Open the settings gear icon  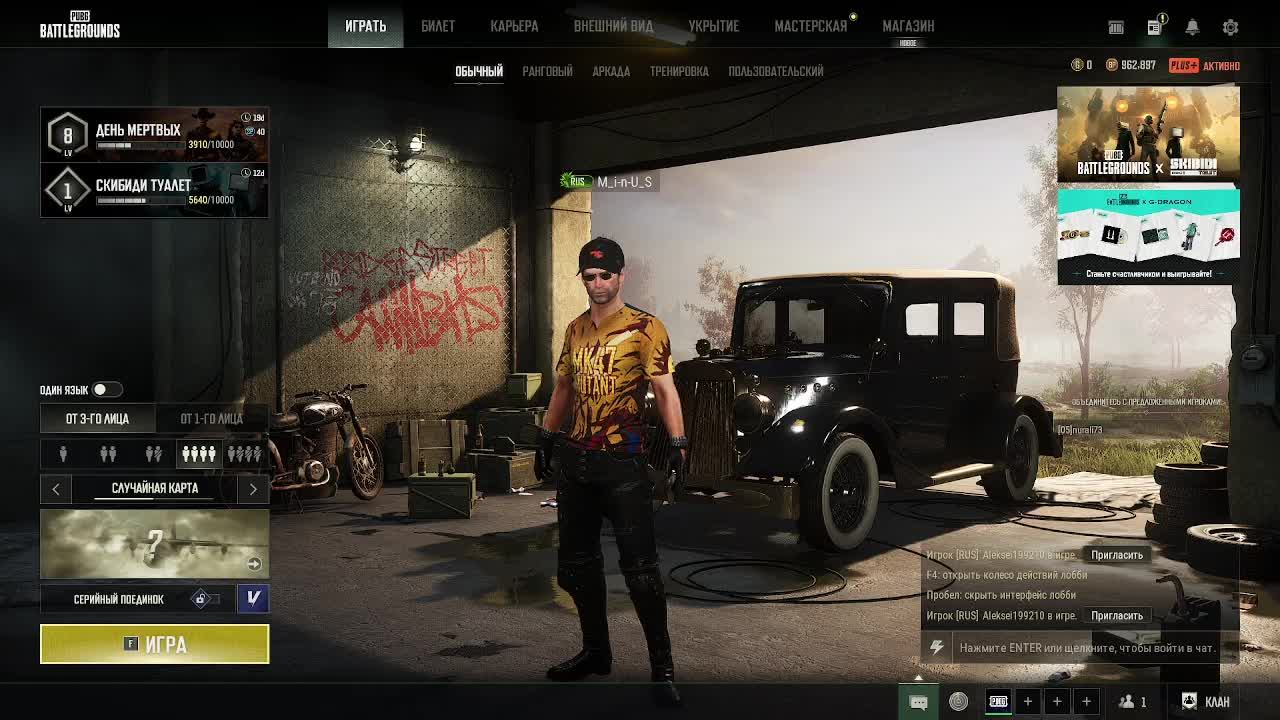[x=1230, y=27]
